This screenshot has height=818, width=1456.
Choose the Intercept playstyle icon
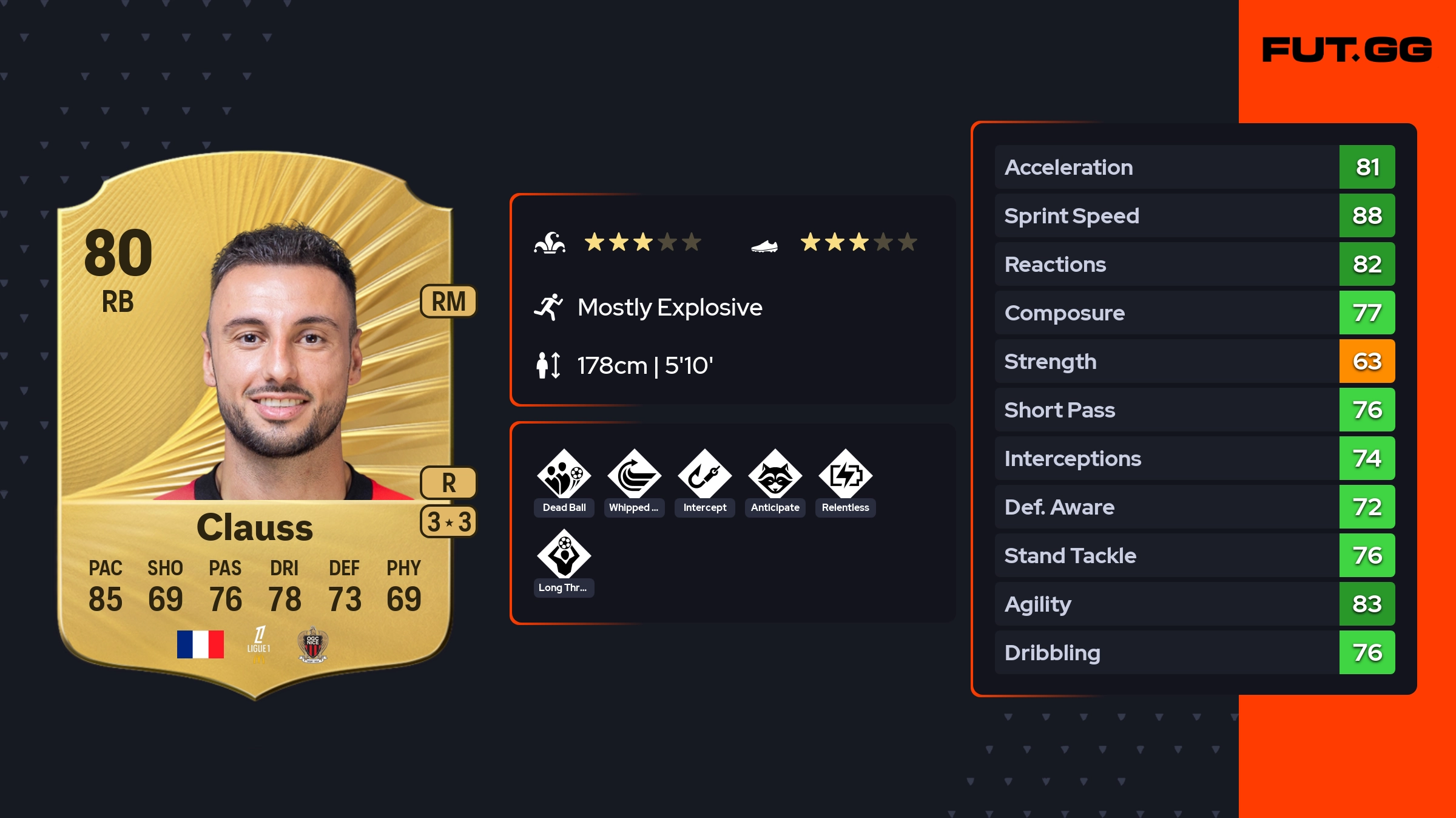click(704, 475)
